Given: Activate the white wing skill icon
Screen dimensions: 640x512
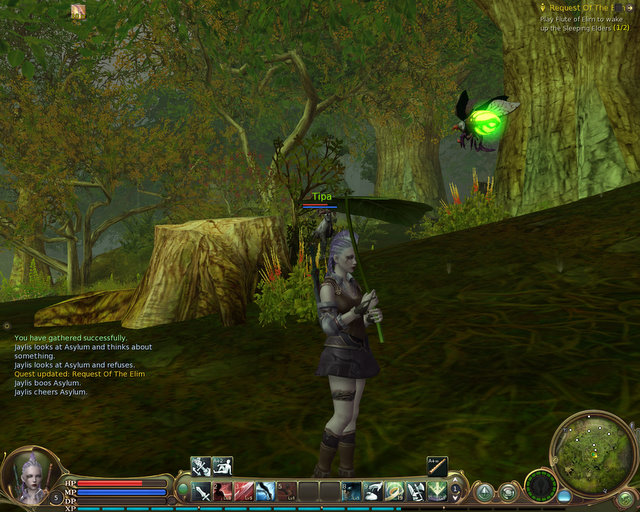Looking at the screenshot, I should tap(372, 491).
